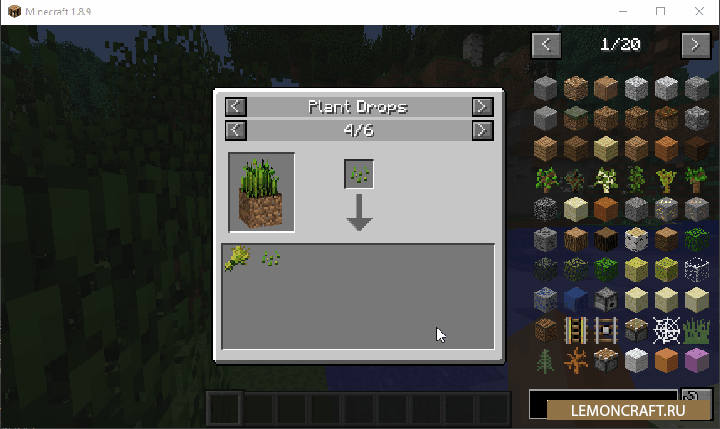Select the dead bush item
The height and width of the screenshot is (429, 720).
(x=575, y=360)
